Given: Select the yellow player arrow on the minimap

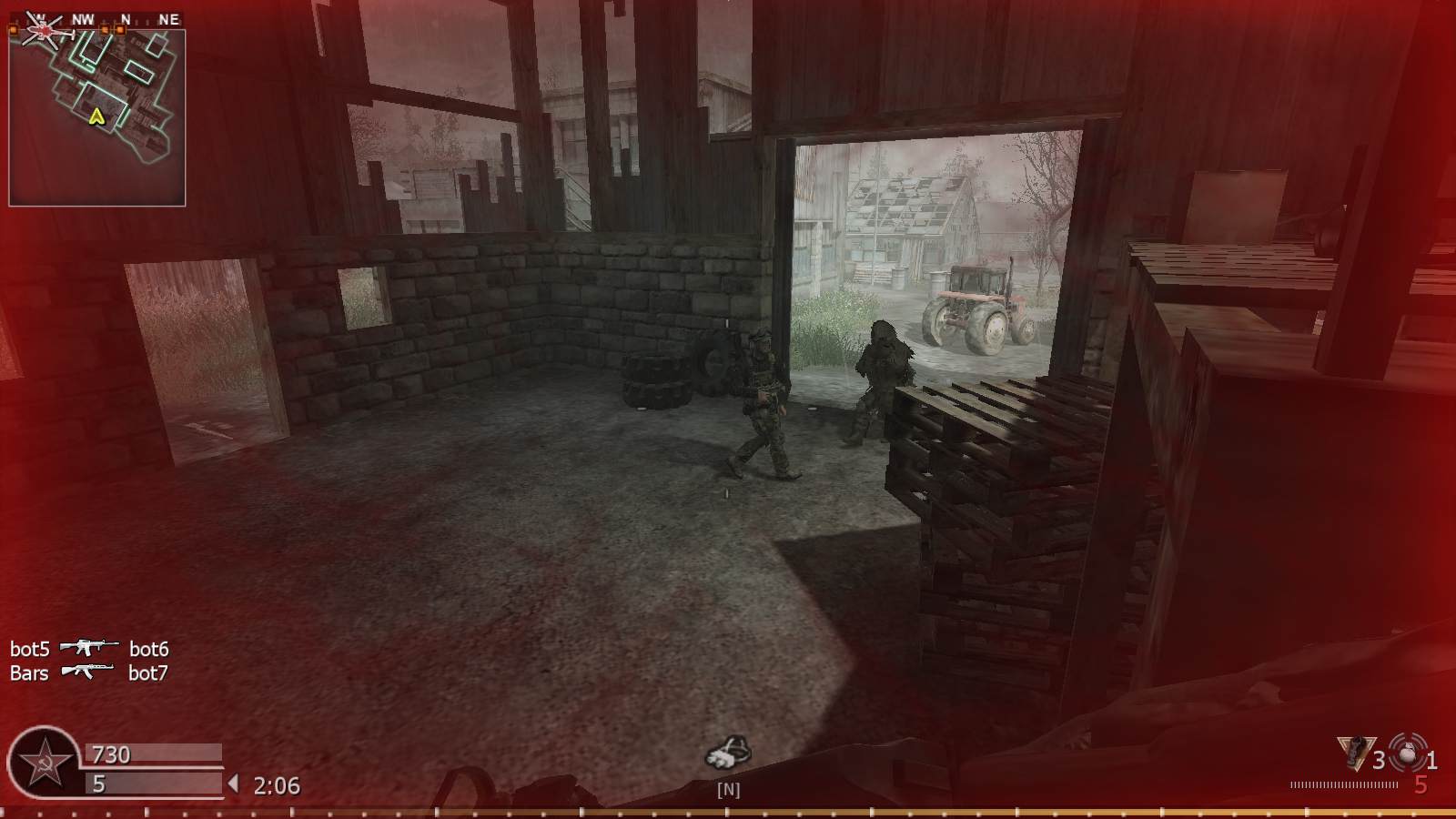Looking at the screenshot, I should (x=97, y=116).
